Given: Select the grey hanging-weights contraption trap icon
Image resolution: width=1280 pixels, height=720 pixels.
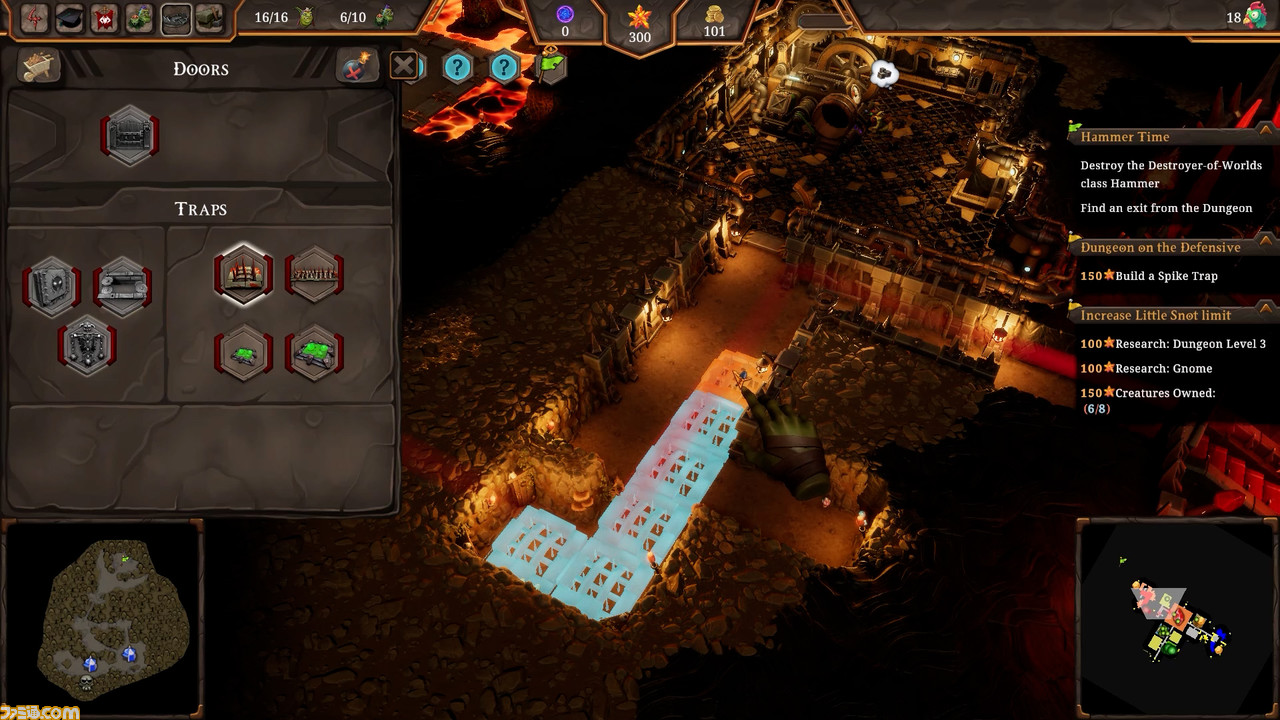Looking at the screenshot, I should click(x=87, y=345).
